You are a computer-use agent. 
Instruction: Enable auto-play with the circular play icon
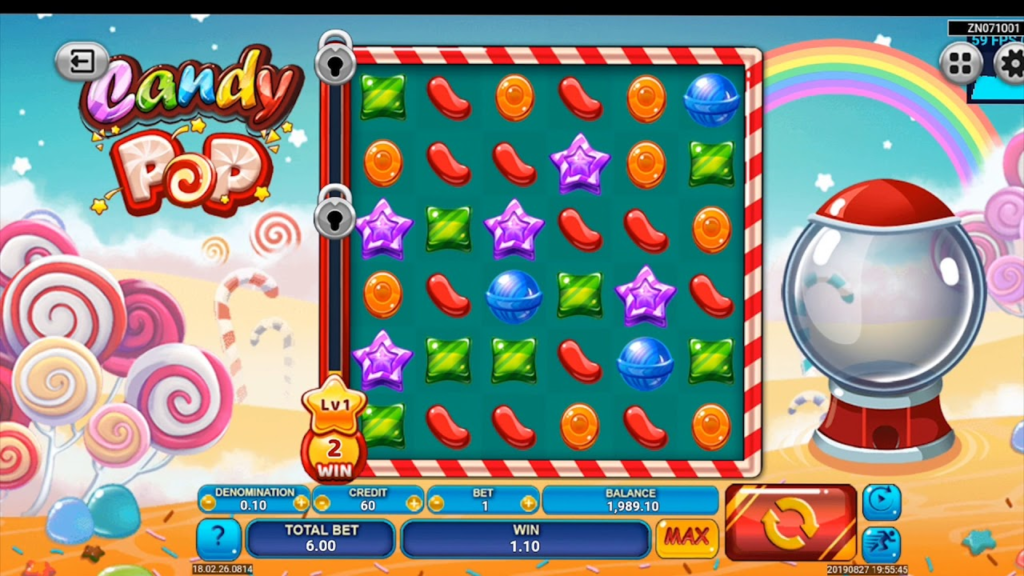[x=881, y=500]
